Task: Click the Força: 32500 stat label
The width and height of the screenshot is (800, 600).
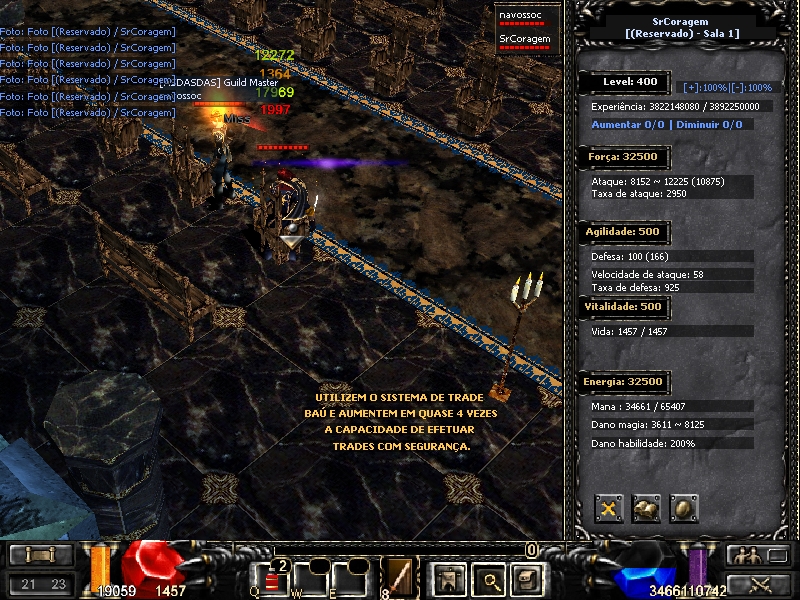Action: coord(621,157)
